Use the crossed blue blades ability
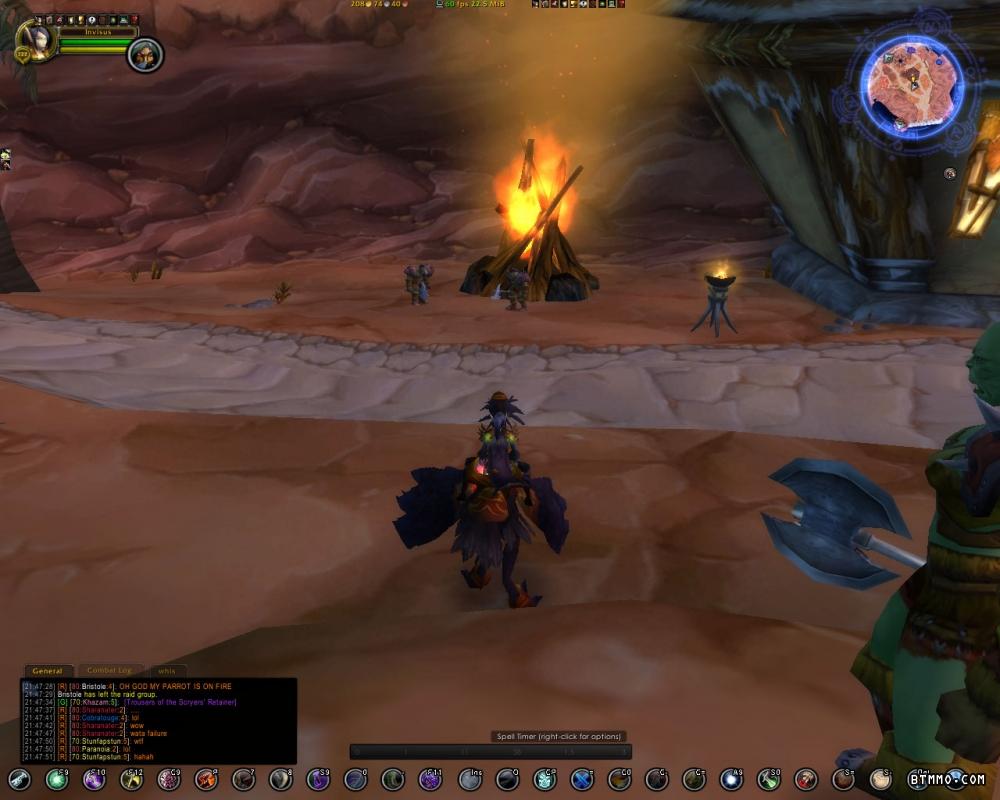1000x800 pixels. (x=582, y=779)
